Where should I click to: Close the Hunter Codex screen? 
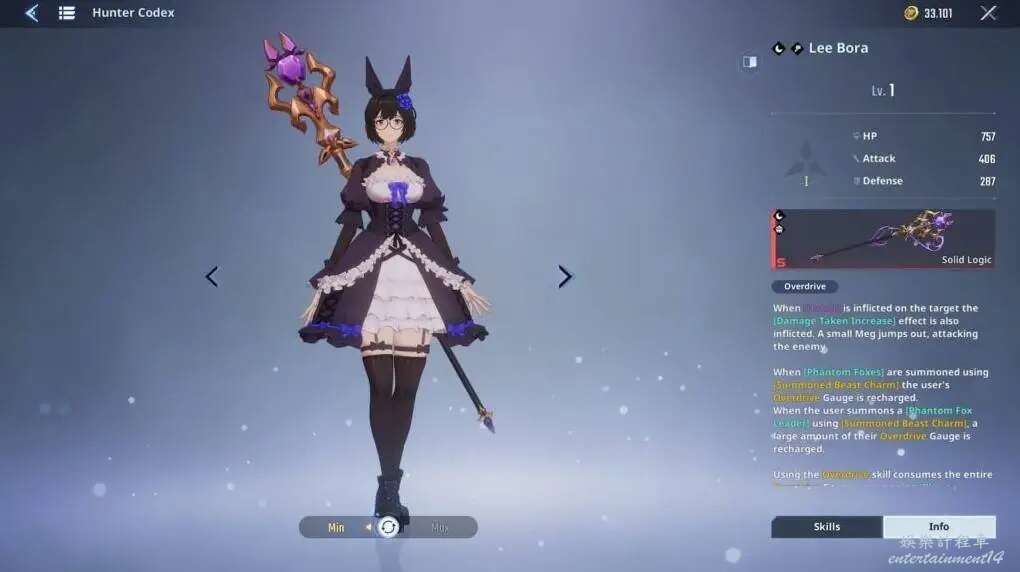tap(988, 13)
